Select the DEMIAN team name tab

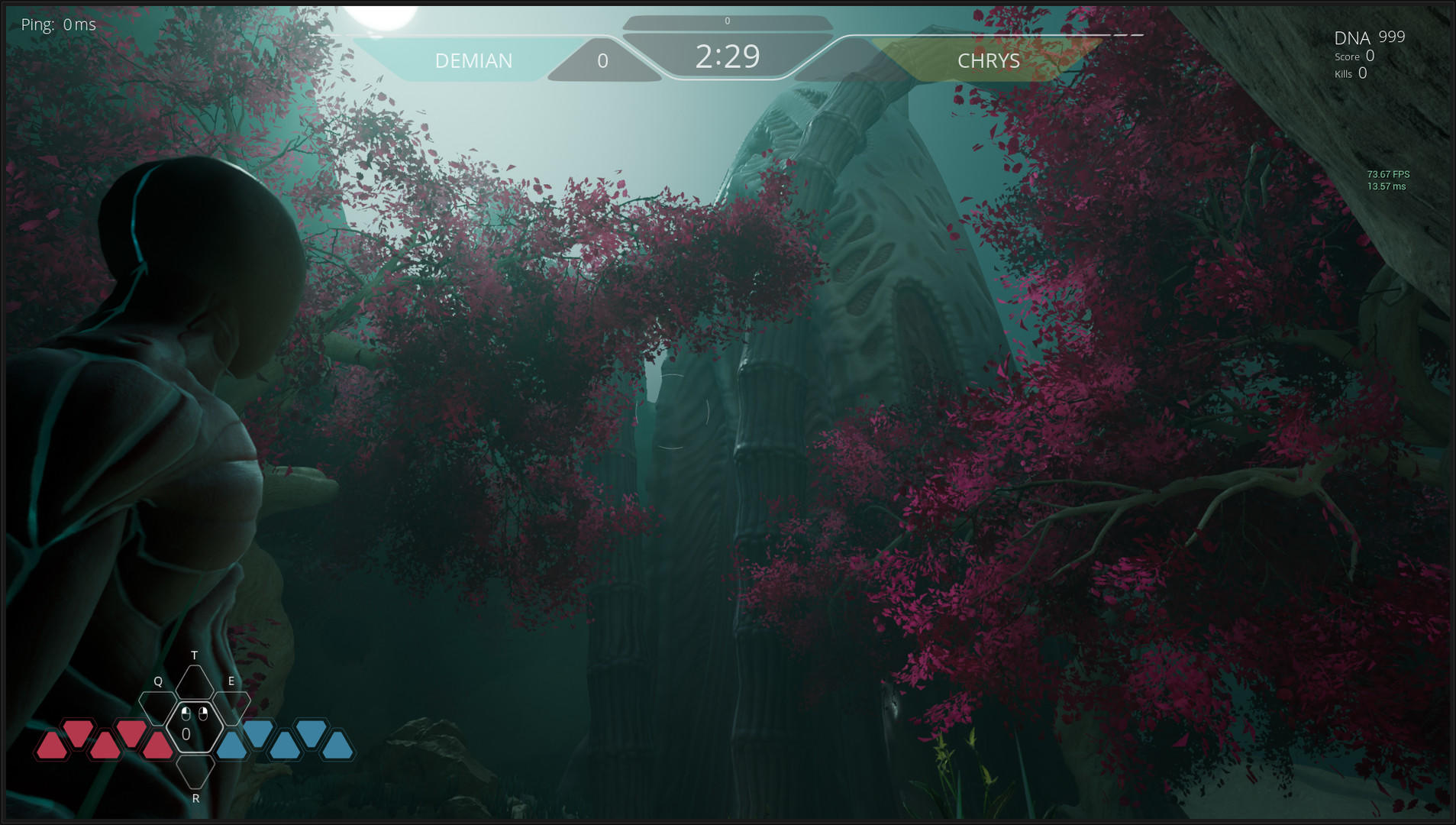[x=473, y=60]
